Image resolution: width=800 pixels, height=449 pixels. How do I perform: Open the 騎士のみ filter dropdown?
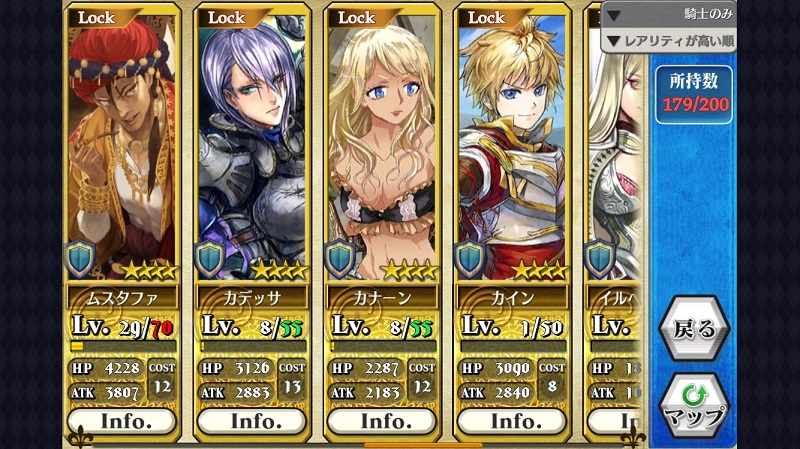(668, 15)
